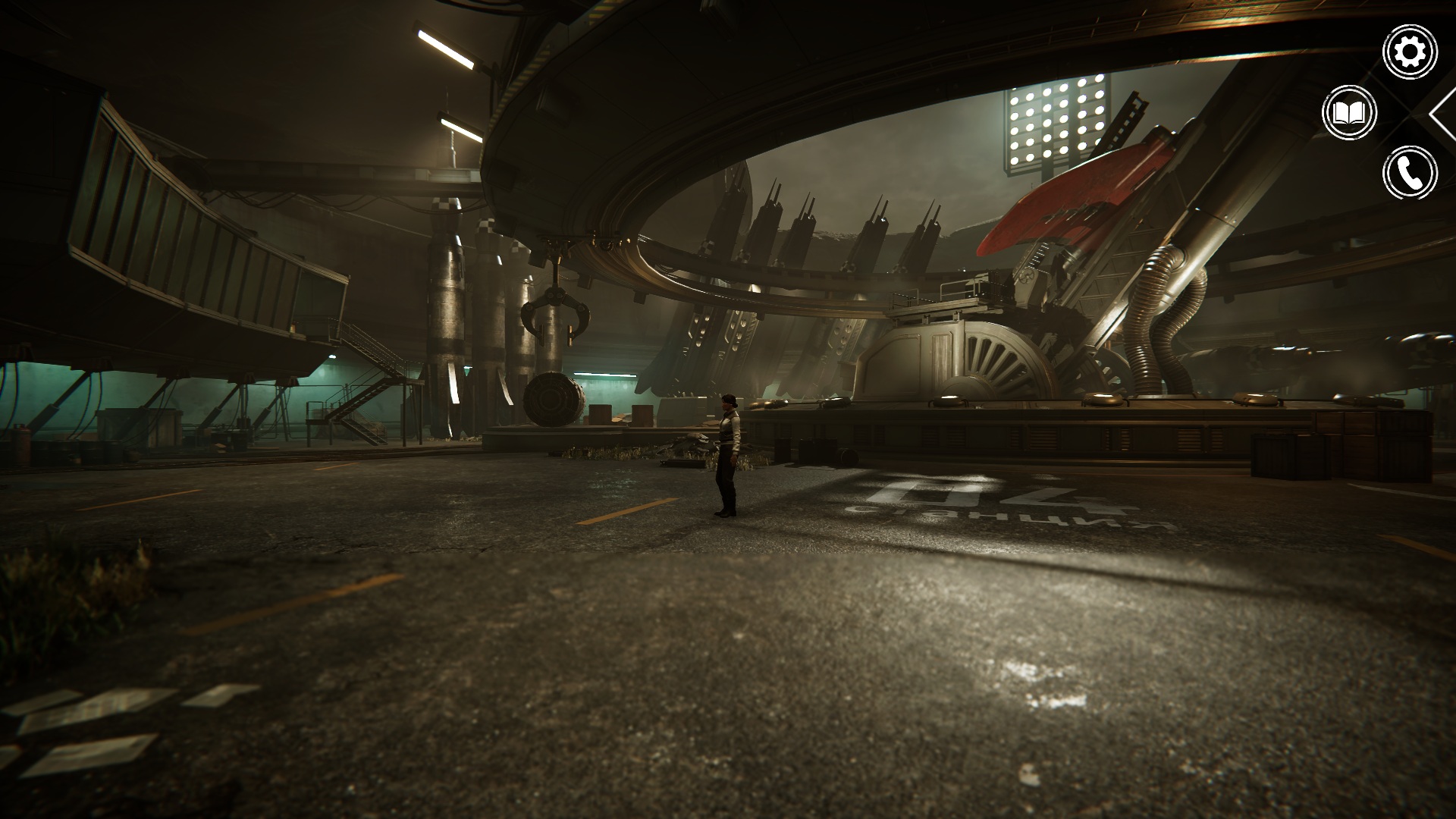Activate the phone call icon
This screenshot has height=819, width=1456.
point(1410,174)
